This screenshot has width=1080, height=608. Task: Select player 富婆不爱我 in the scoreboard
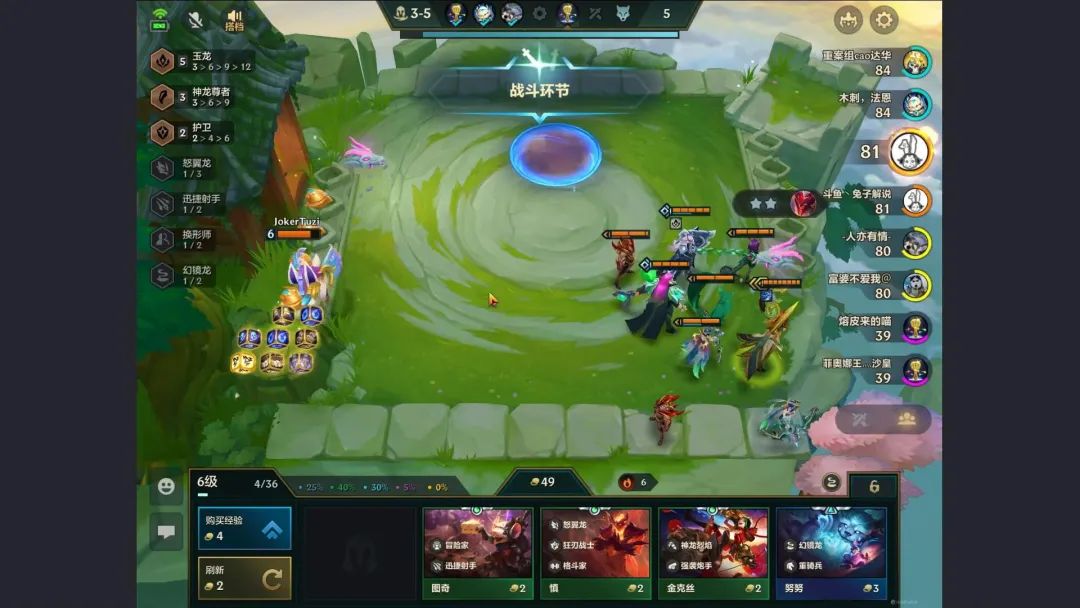pos(915,286)
